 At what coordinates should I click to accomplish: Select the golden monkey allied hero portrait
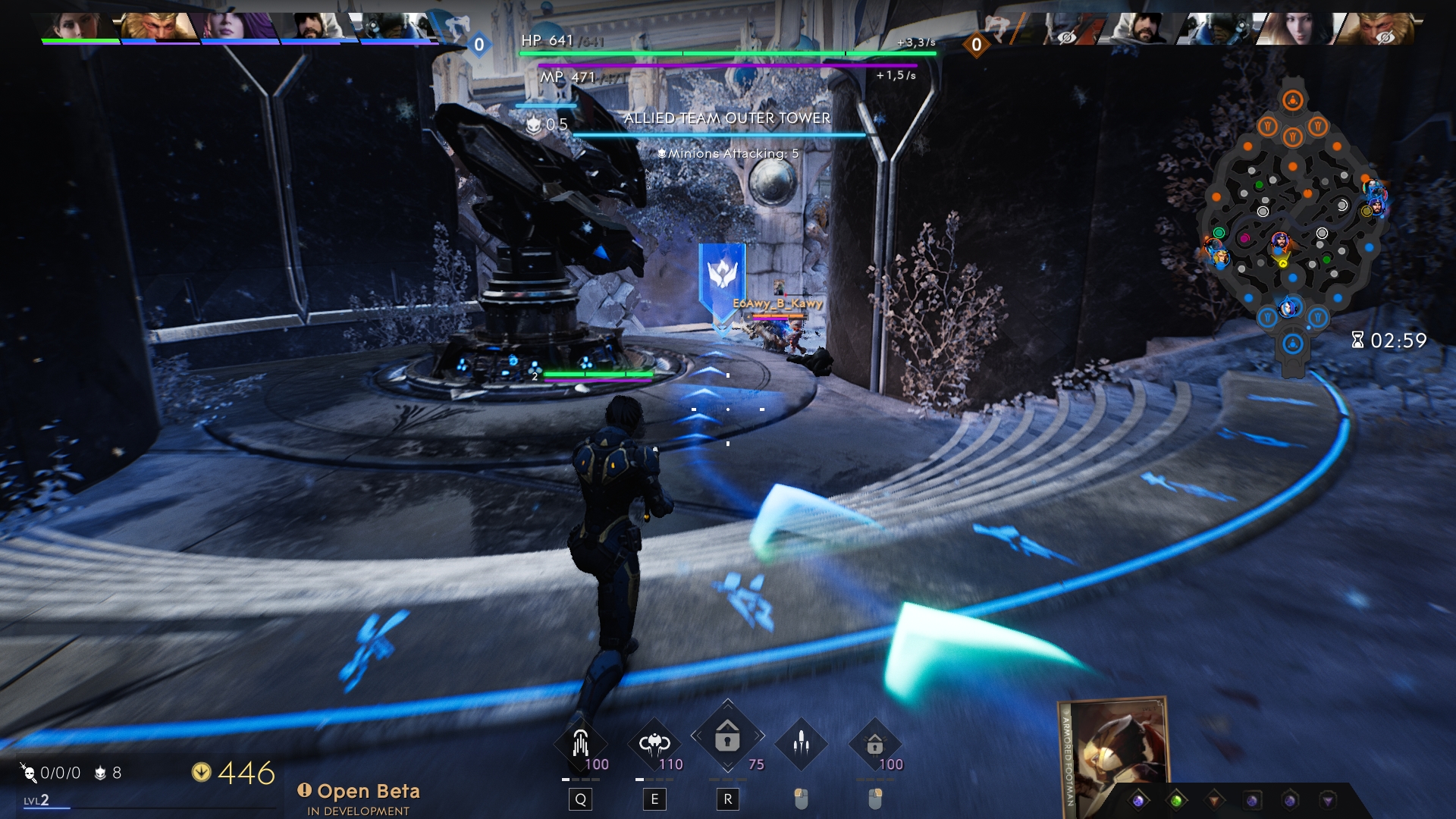(x=159, y=27)
